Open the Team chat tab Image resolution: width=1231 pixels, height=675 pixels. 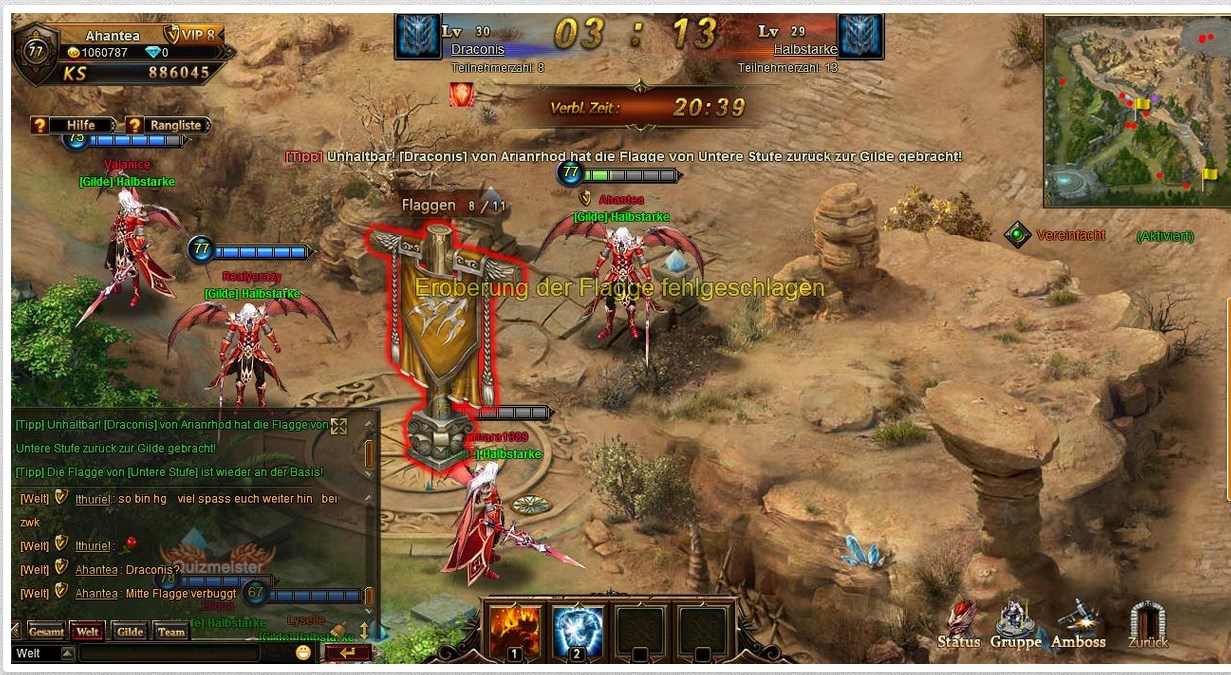(x=171, y=632)
